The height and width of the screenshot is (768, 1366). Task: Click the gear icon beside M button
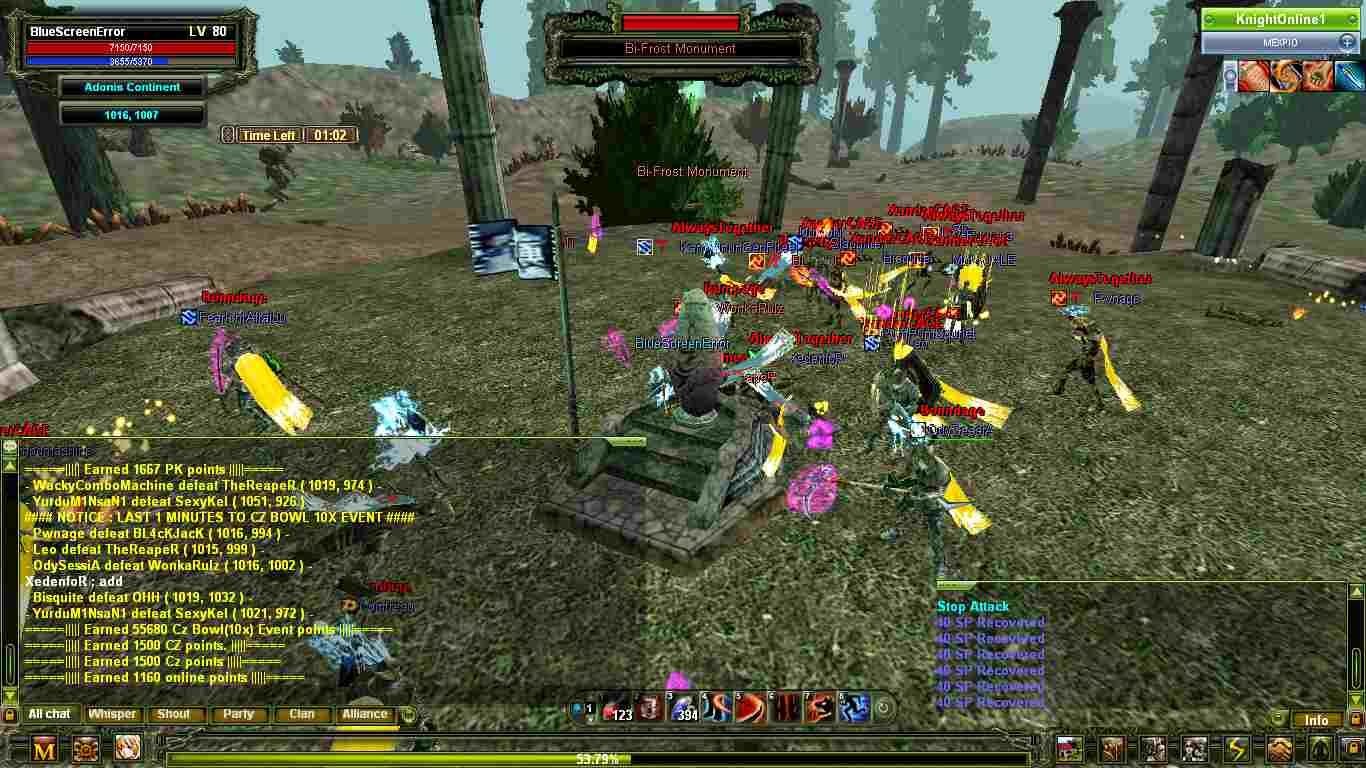[86, 748]
